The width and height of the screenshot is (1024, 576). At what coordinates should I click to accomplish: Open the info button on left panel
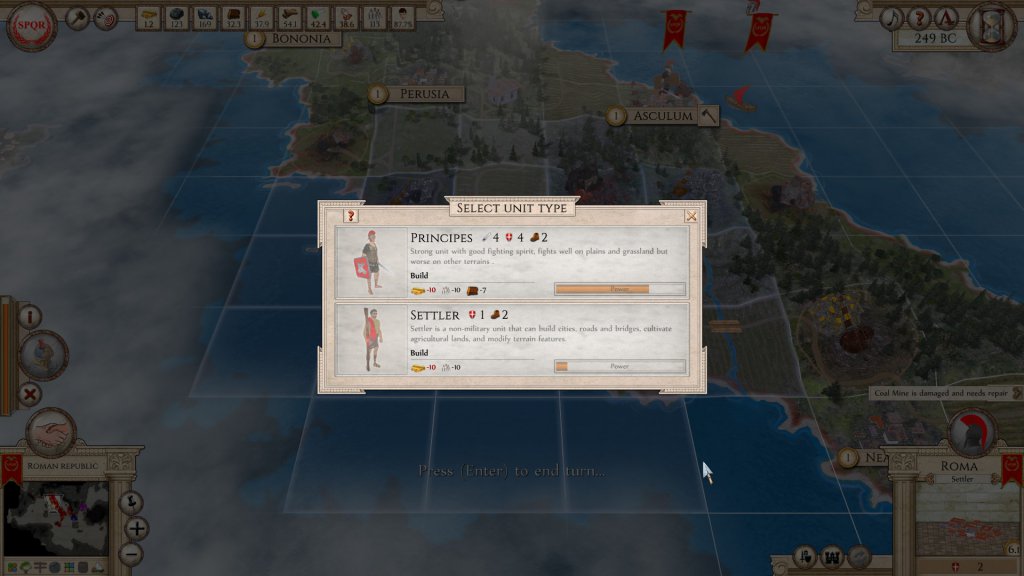30,317
